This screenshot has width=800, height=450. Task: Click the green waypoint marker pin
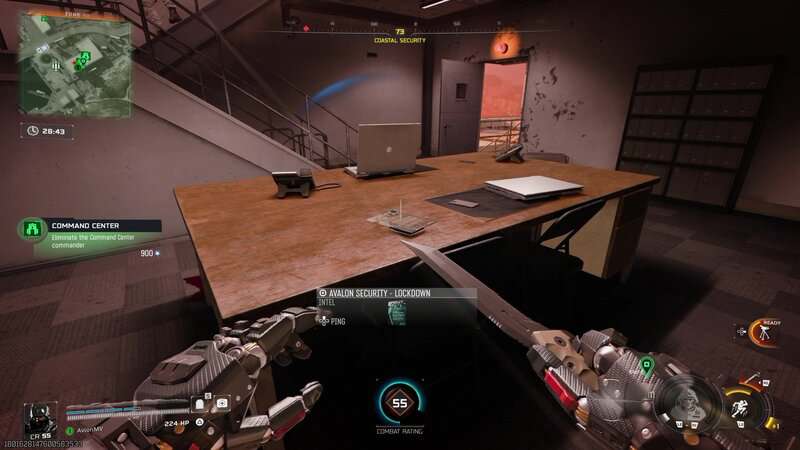647,364
